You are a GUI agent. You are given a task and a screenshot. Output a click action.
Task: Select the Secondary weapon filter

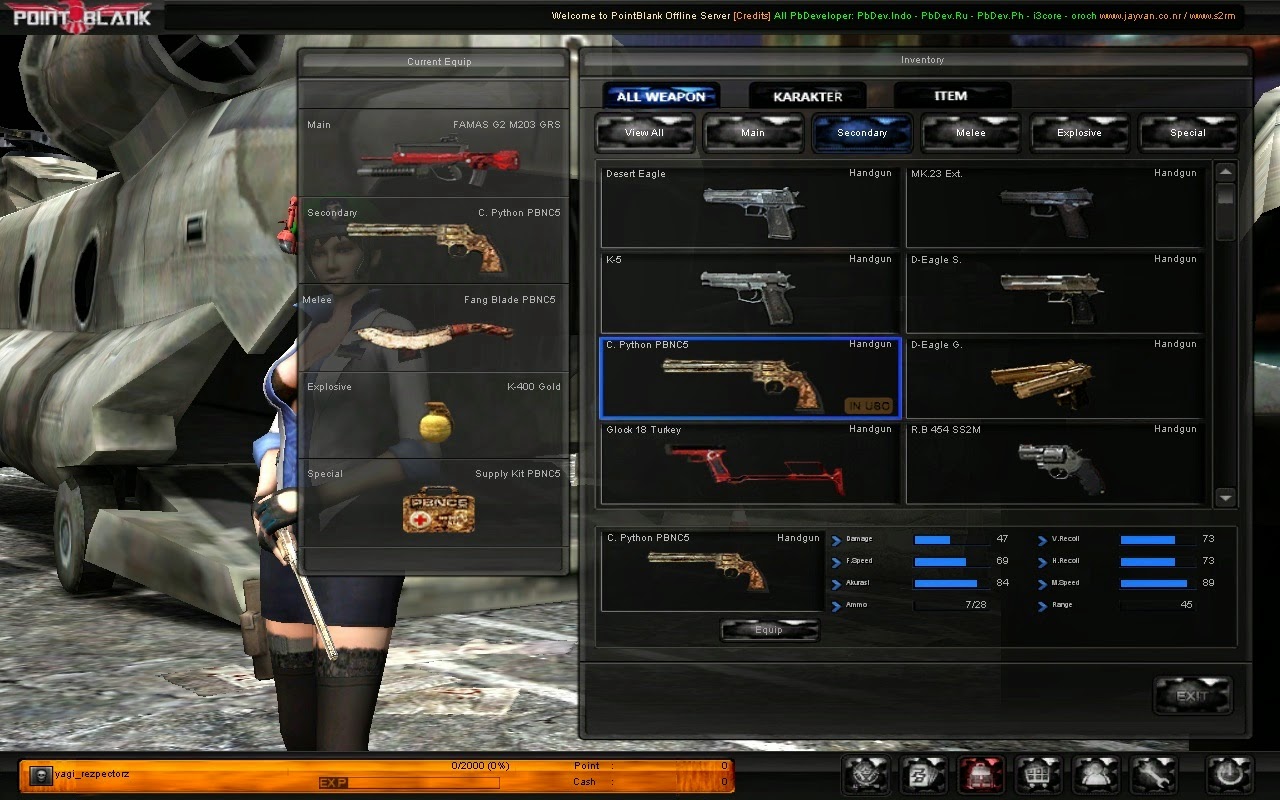click(862, 132)
